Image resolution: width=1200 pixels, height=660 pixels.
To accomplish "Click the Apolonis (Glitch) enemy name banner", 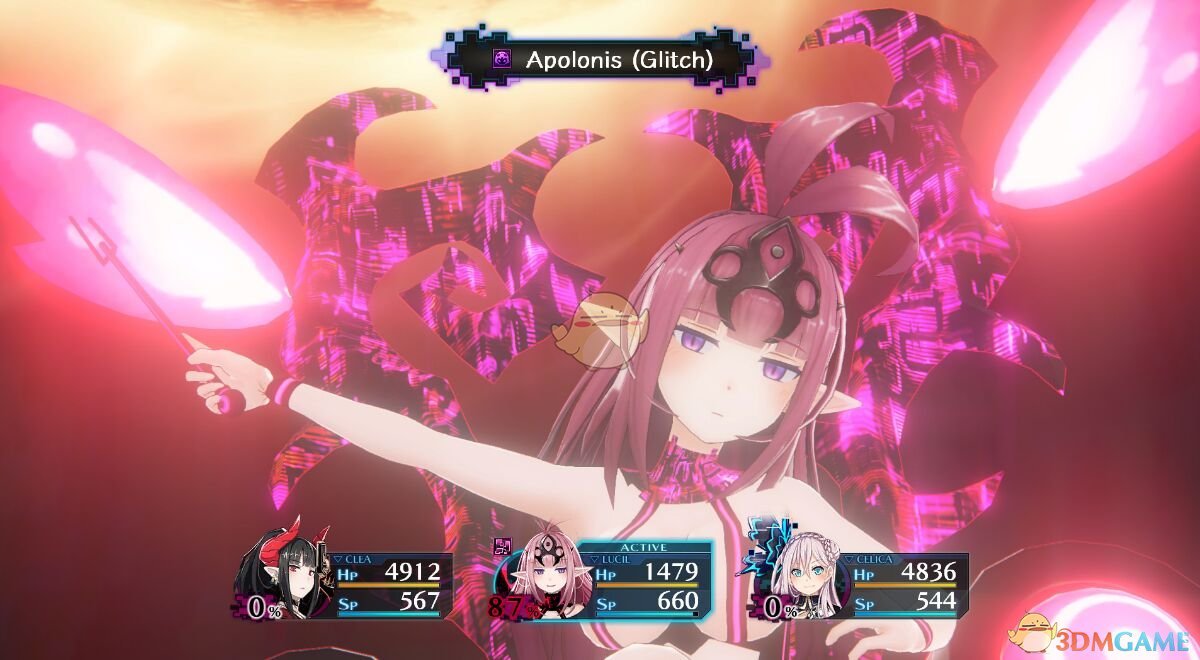I will 600,60.
